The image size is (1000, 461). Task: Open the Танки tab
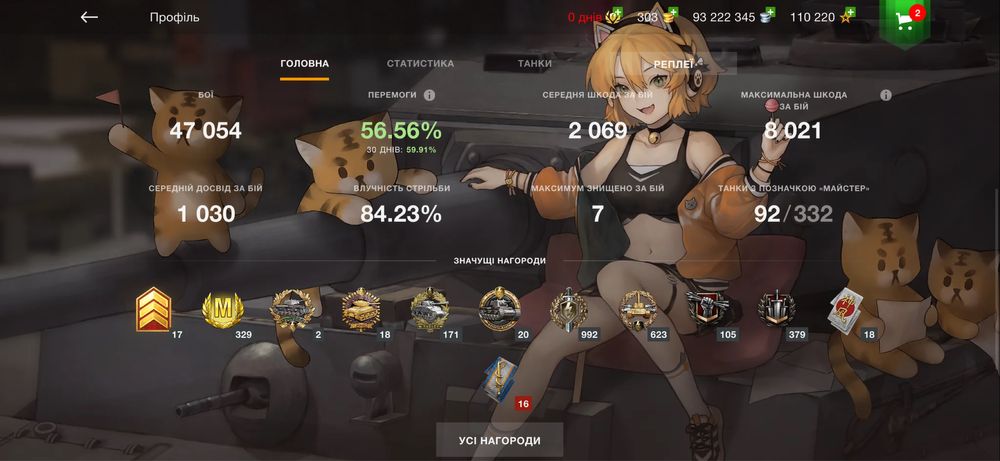click(534, 63)
